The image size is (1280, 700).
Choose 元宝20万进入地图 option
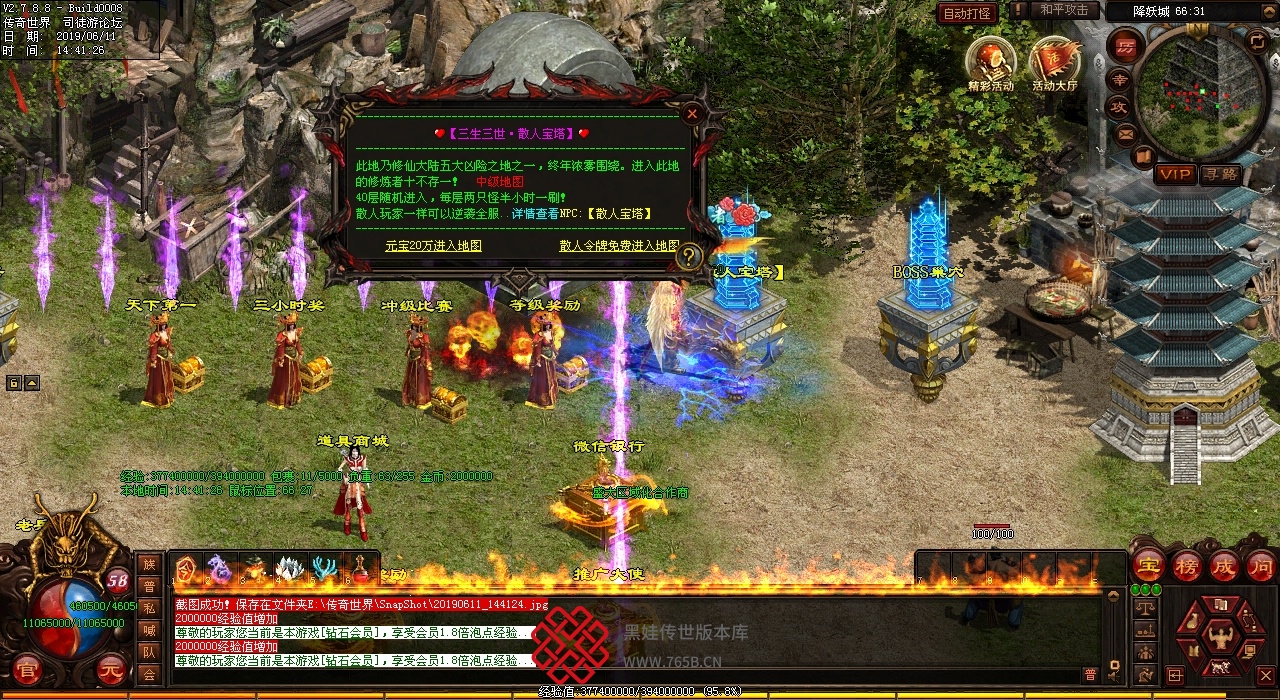click(433, 245)
